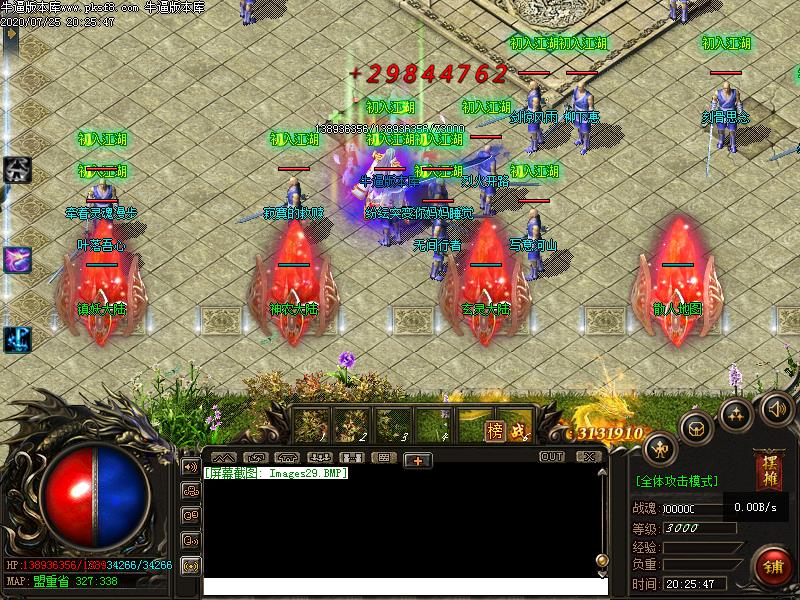Open the character status round button
800x600 pixels.
[661, 447]
